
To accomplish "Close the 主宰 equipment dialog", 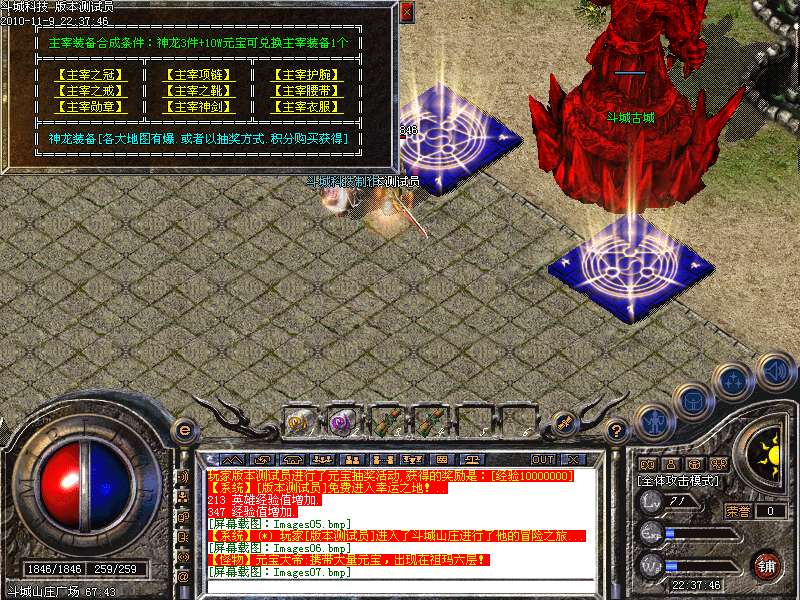I will 406,13.
